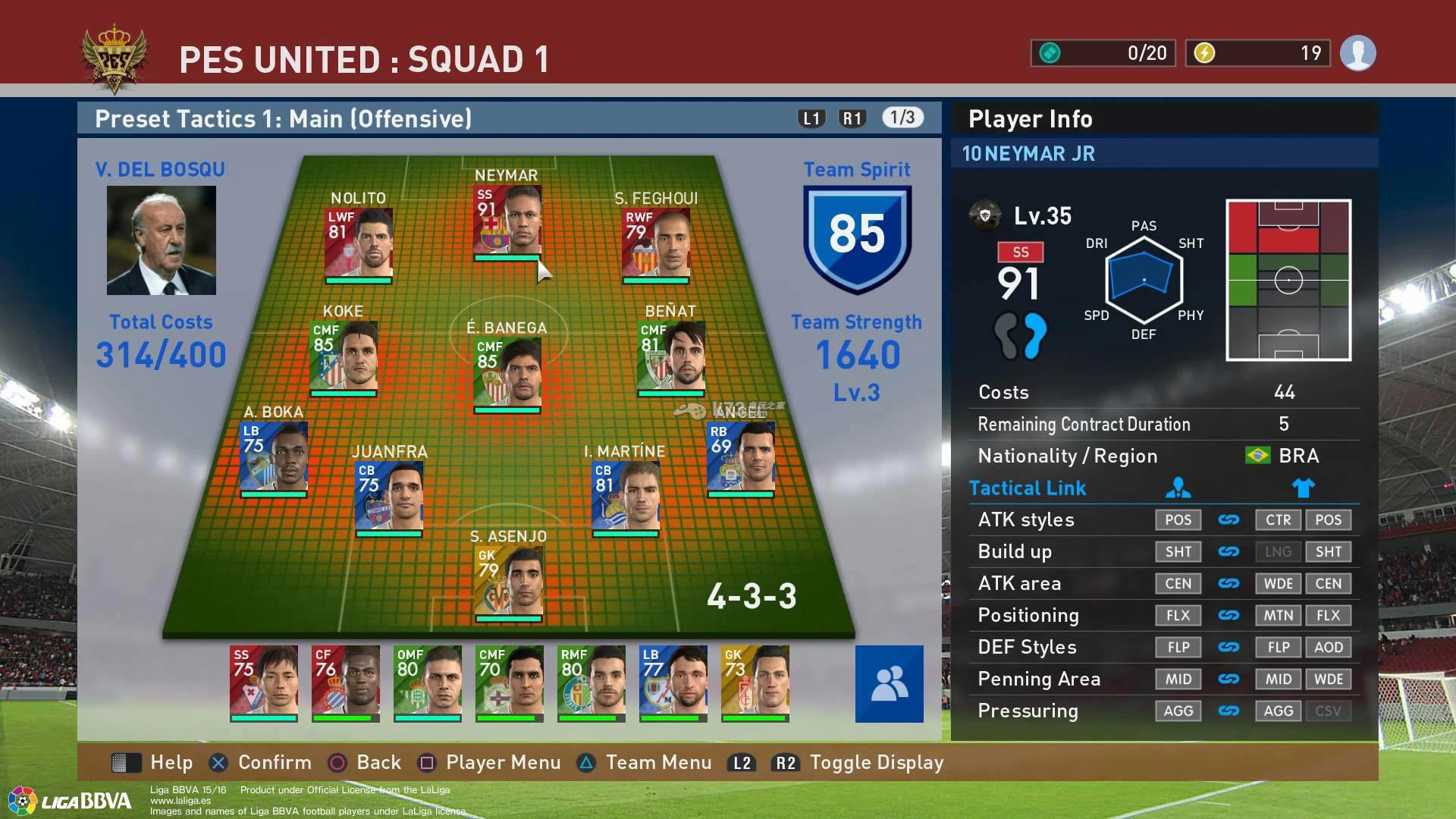This screenshot has width=1456, height=819.
Task: Pick the LB 77 substitute card
Action: [x=673, y=681]
